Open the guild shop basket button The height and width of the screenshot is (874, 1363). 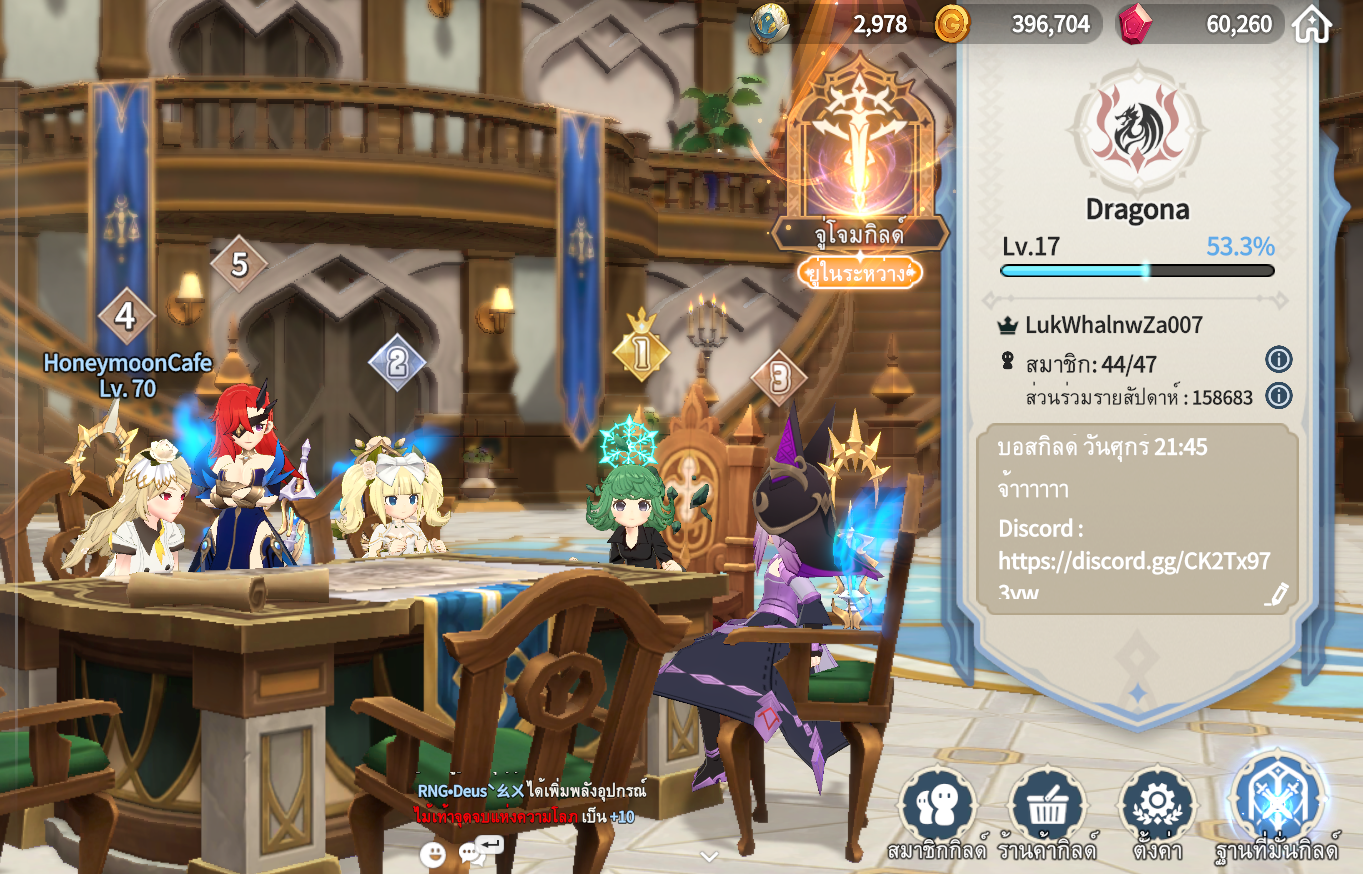click(x=1047, y=805)
